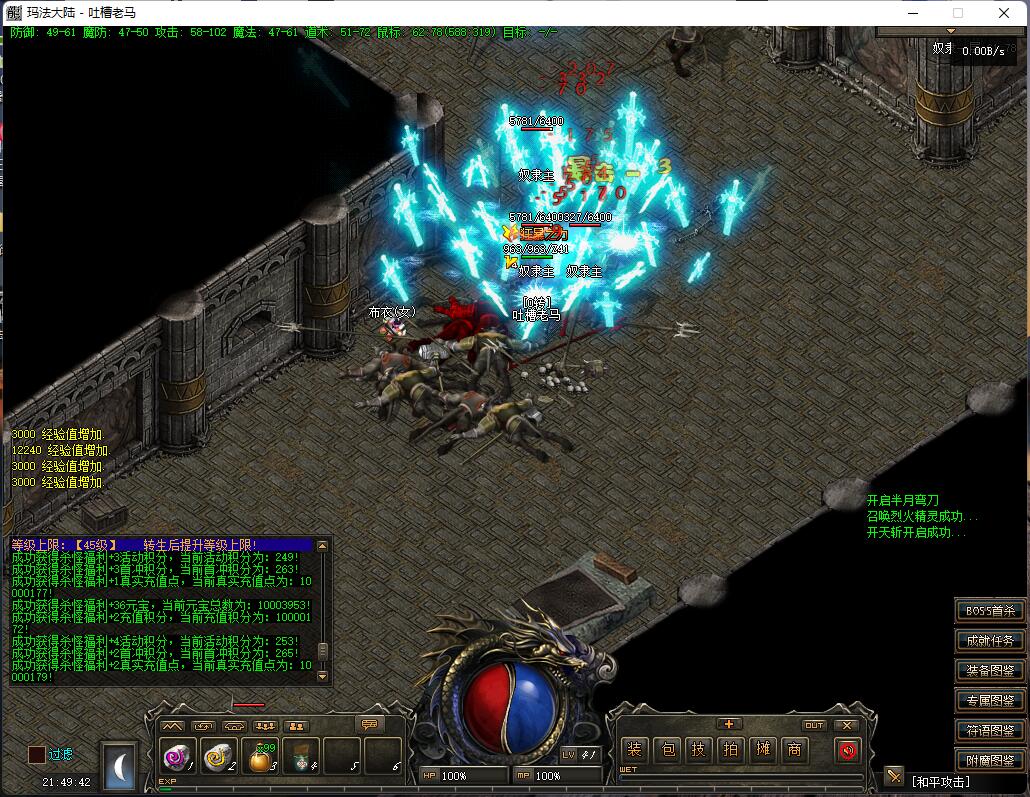Maximize the game window
The image size is (1030, 797).
pyautogui.click(x=958, y=13)
